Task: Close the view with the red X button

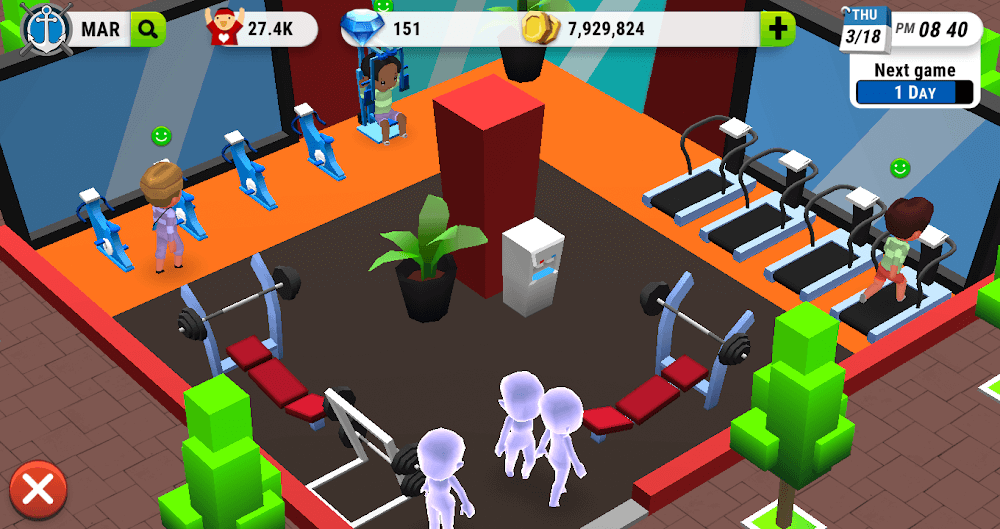Action: (38, 491)
